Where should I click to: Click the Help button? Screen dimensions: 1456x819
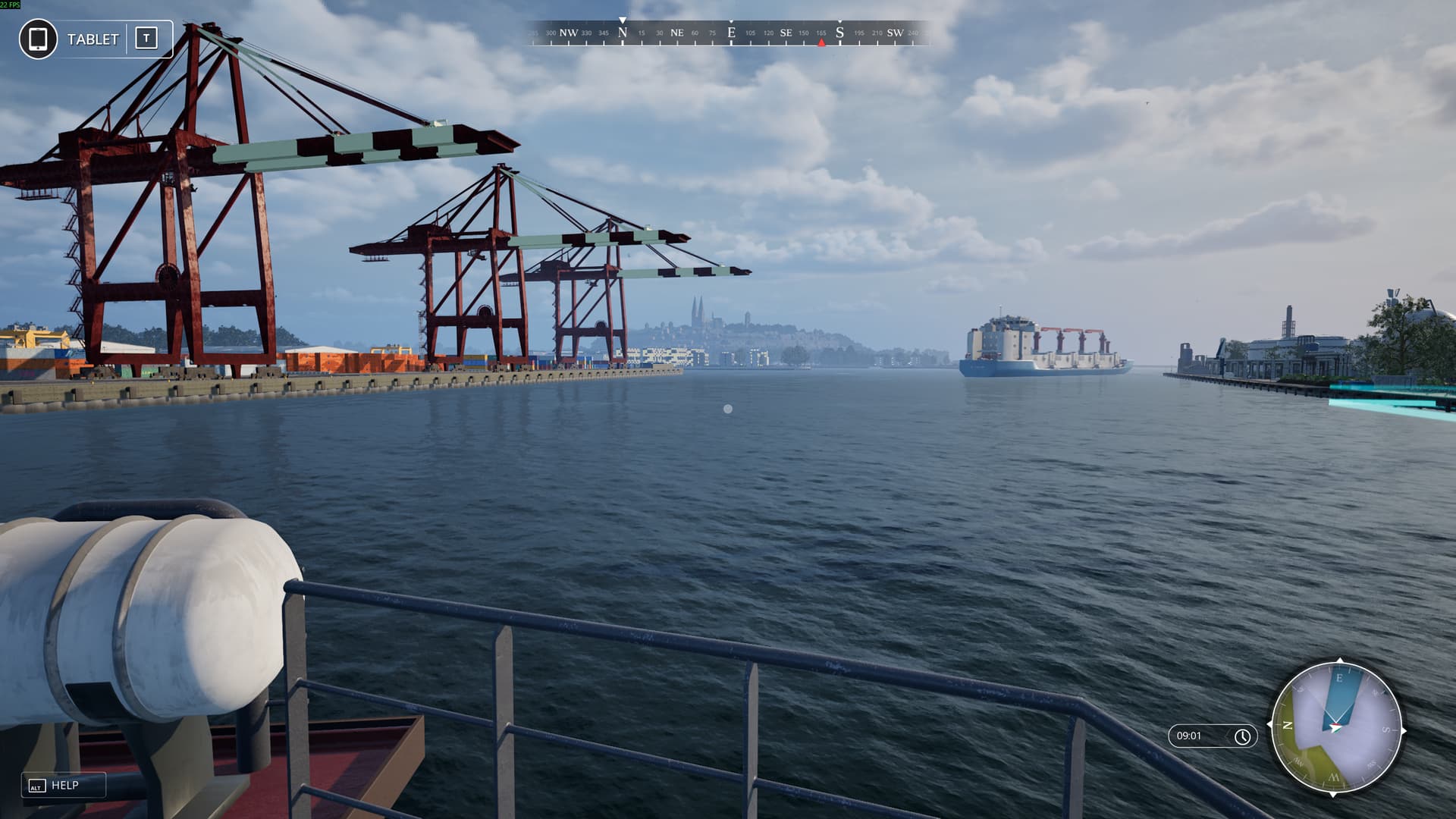pyautogui.click(x=64, y=786)
